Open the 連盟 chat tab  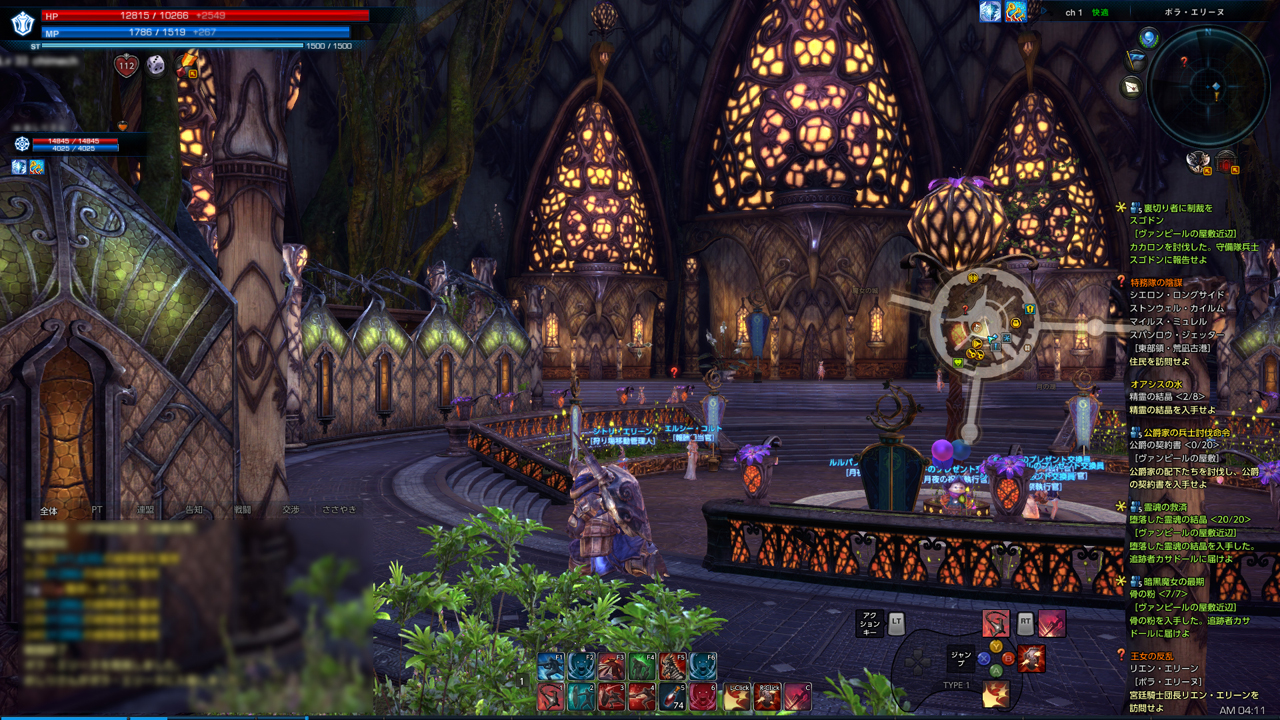pos(146,510)
